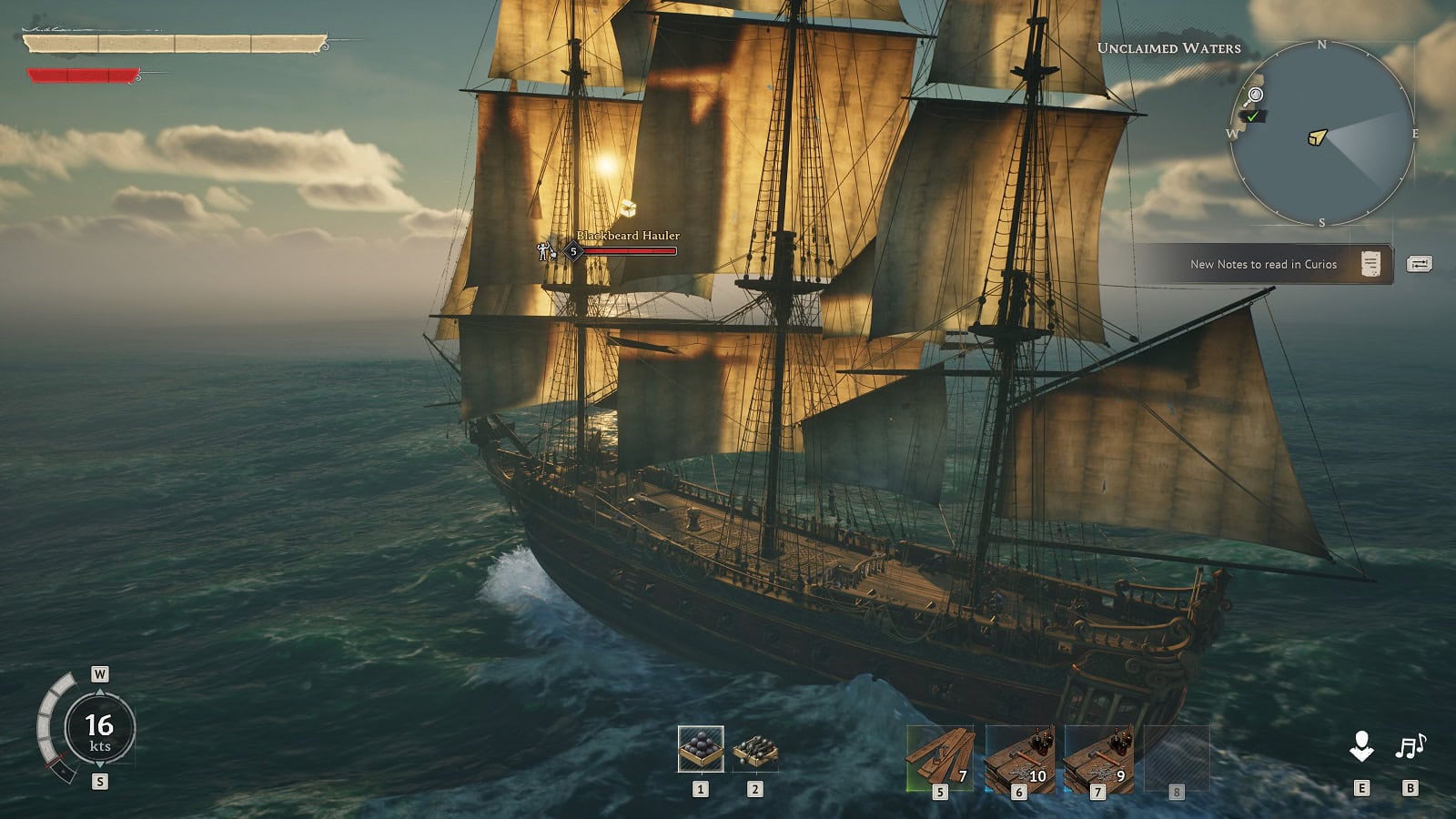Click the swap arrows icon beside the notification
Image resolution: width=1456 pixels, height=819 pixels.
(1419, 264)
